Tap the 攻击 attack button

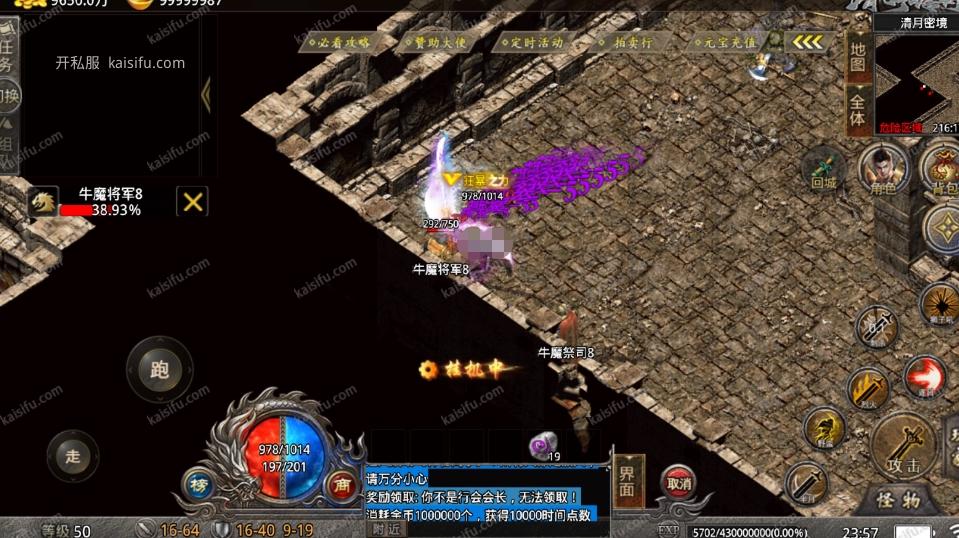pos(903,446)
